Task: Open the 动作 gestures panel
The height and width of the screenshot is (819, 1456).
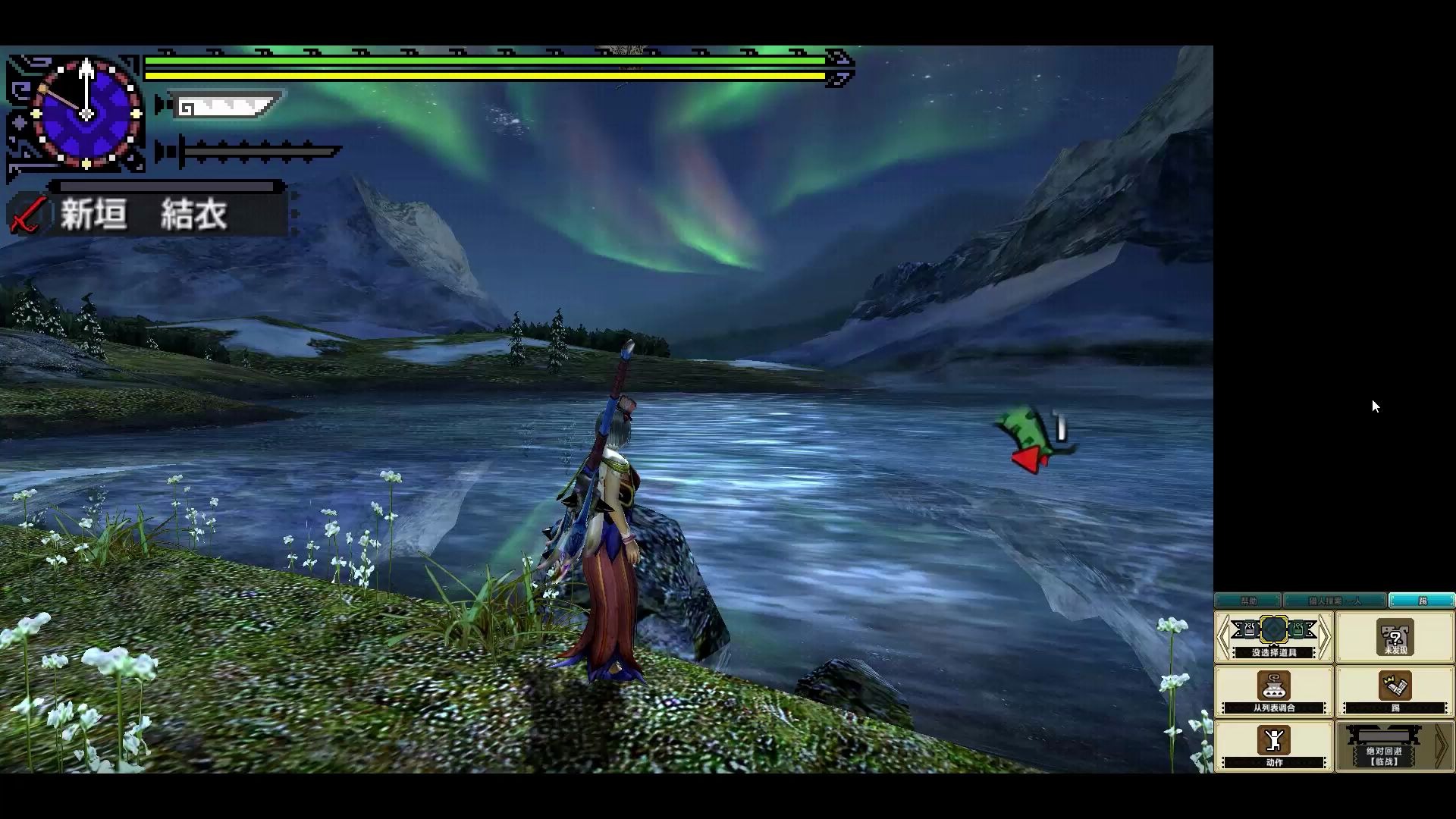Action: point(1273,746)
